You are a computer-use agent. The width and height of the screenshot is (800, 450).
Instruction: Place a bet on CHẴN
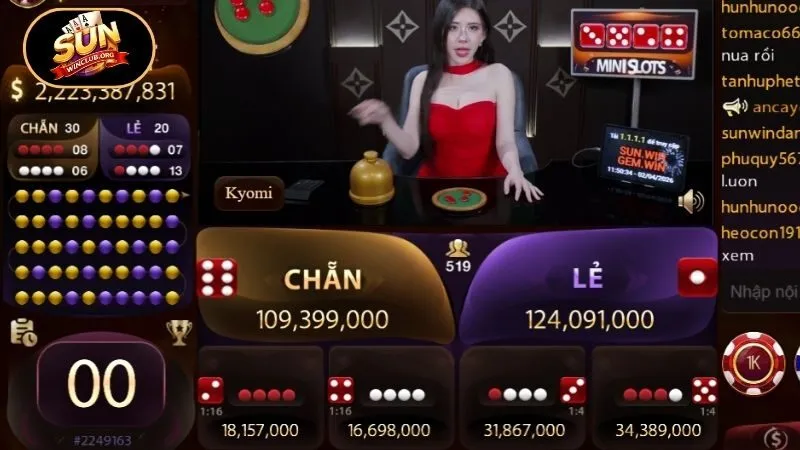tap(322, 290)
